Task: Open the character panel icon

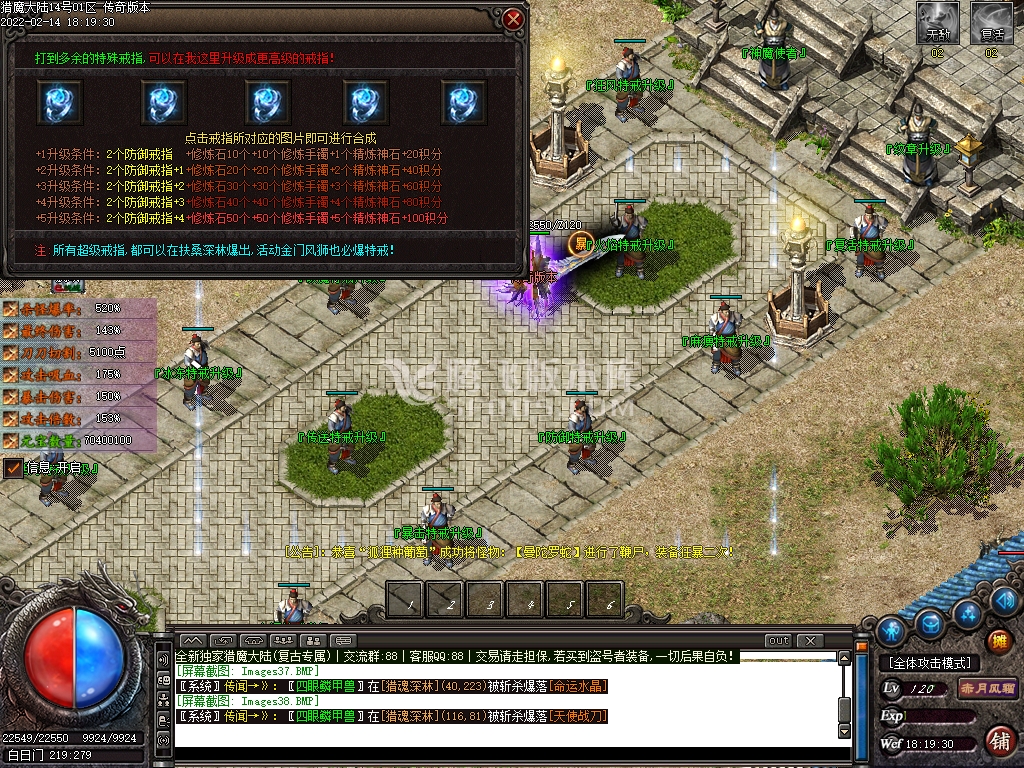Action: tap(890, 631)
